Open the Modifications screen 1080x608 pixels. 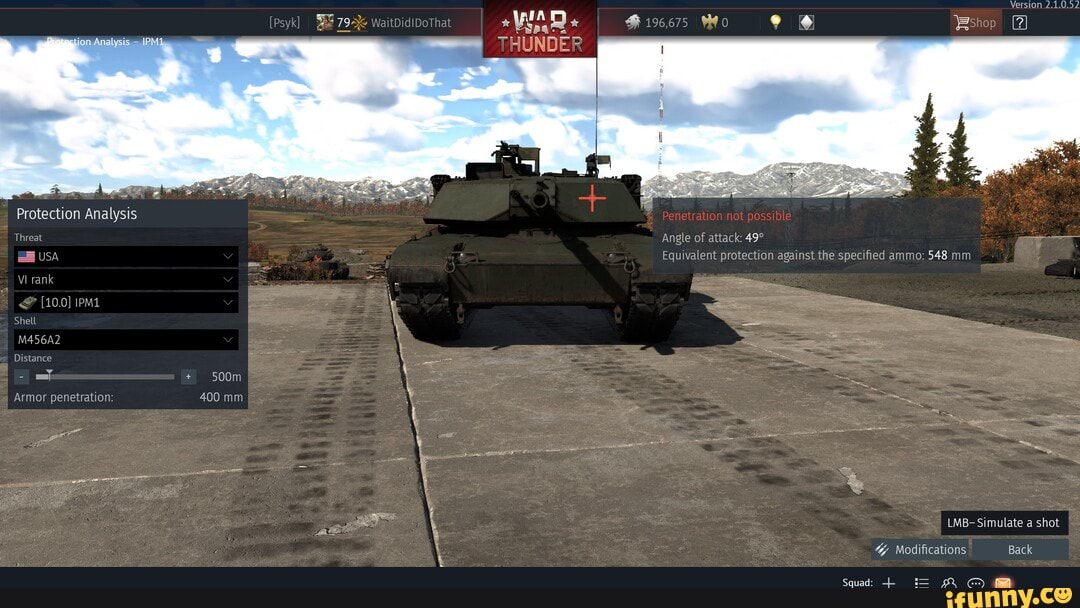[920, 549]
